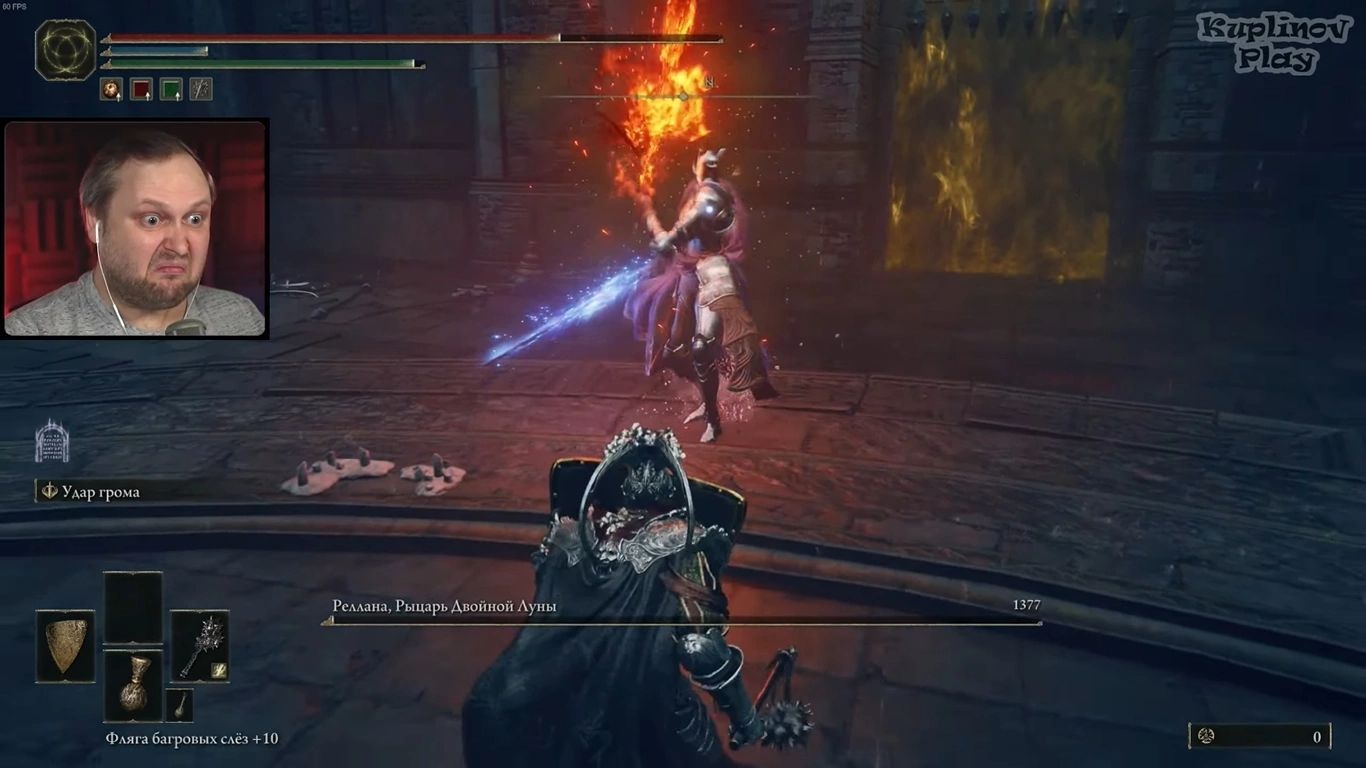Select the shield in the left-hand slot

(x=66, y=646)
